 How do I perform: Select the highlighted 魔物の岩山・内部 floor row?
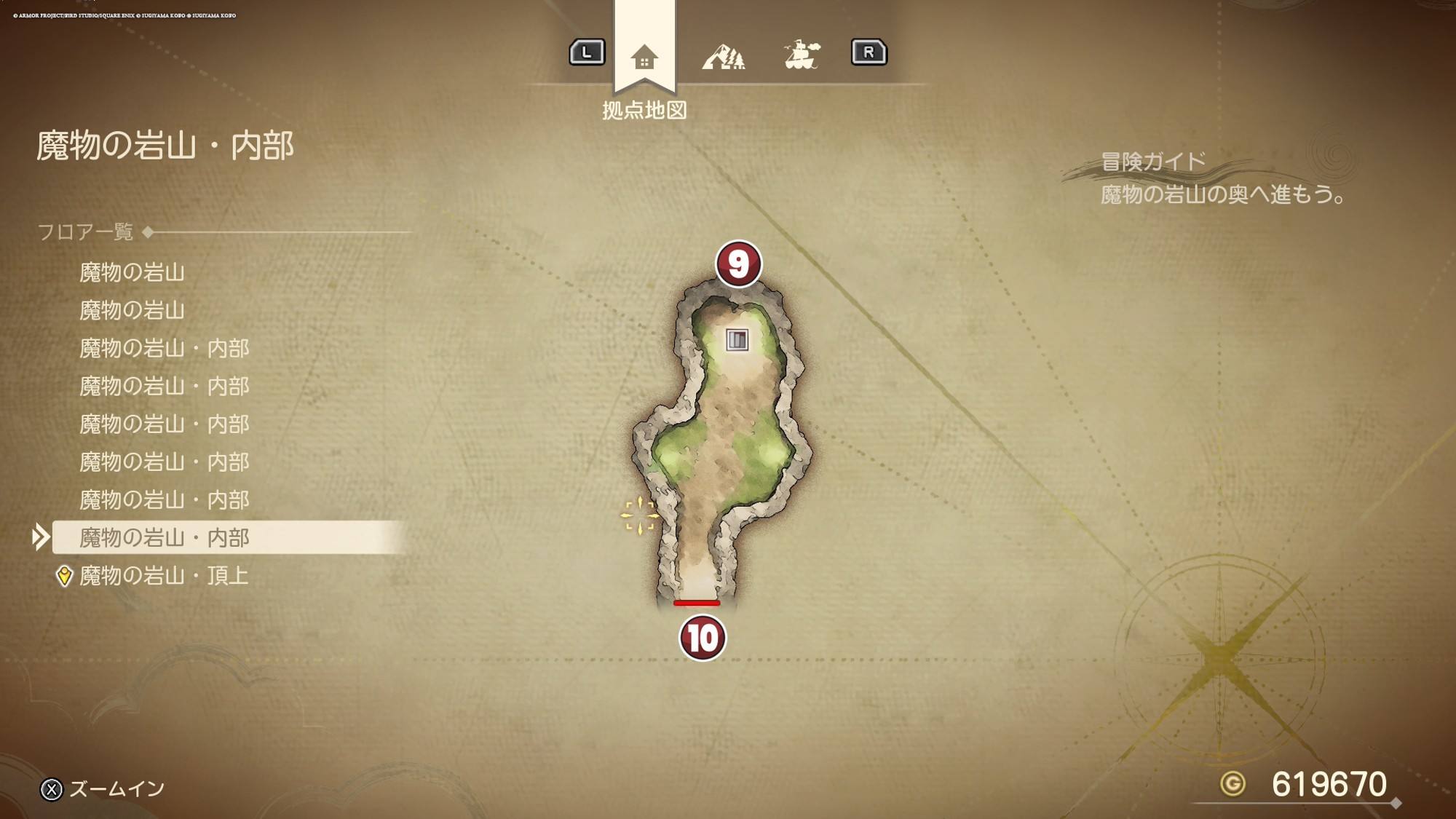pos(164,538)
